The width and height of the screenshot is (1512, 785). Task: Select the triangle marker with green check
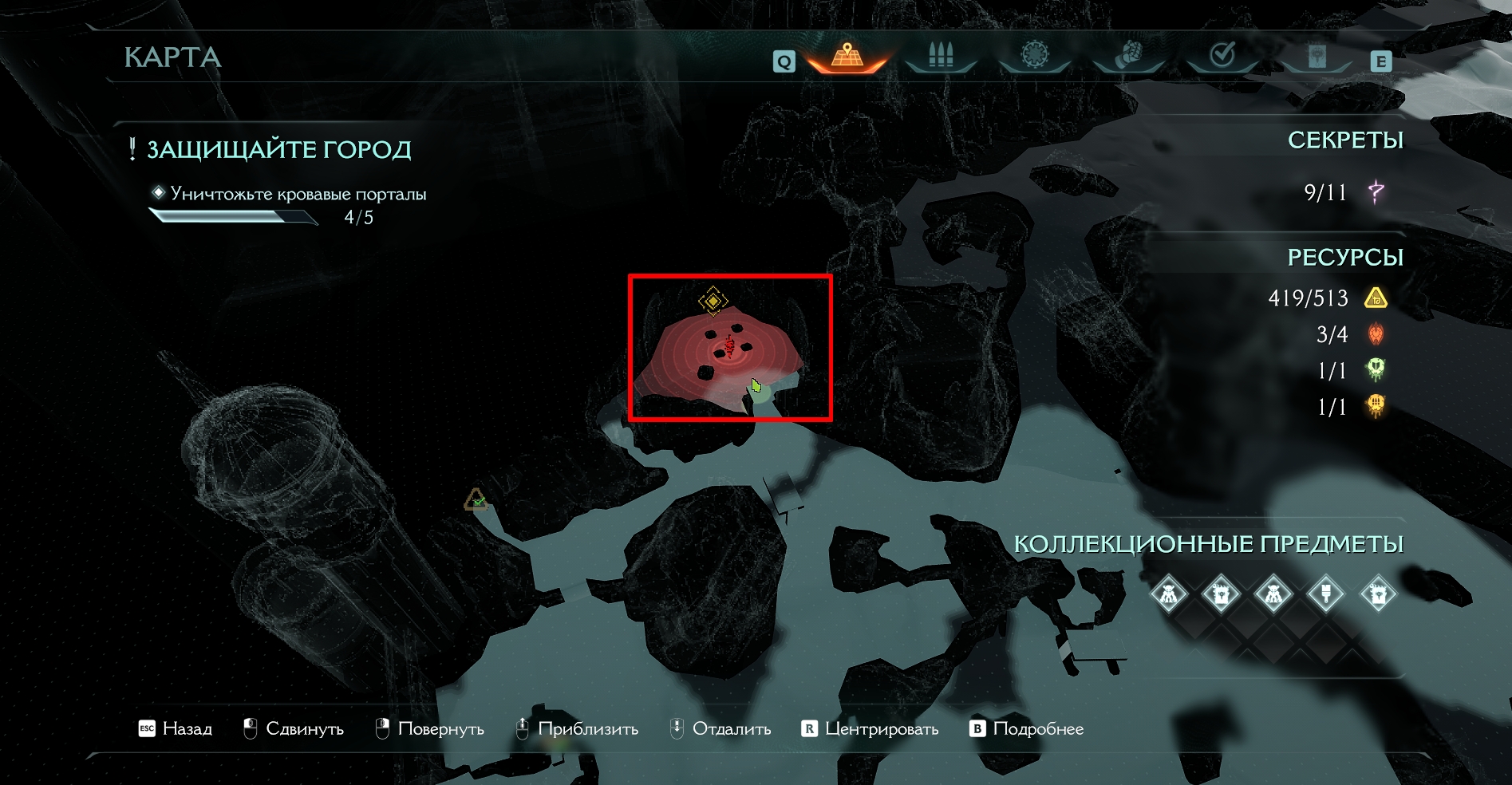476,500
